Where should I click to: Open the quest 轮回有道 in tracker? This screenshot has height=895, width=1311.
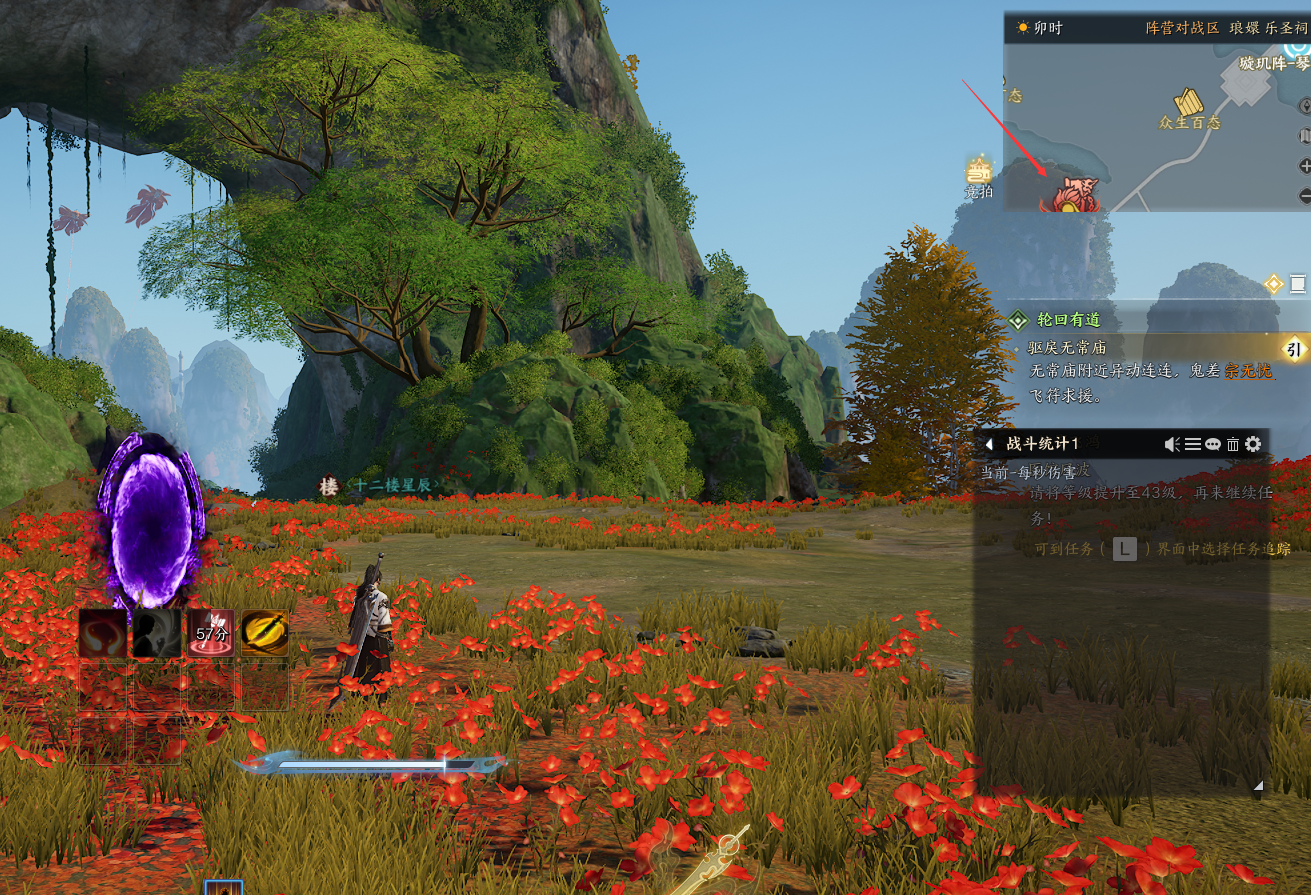click(1068, 320)
